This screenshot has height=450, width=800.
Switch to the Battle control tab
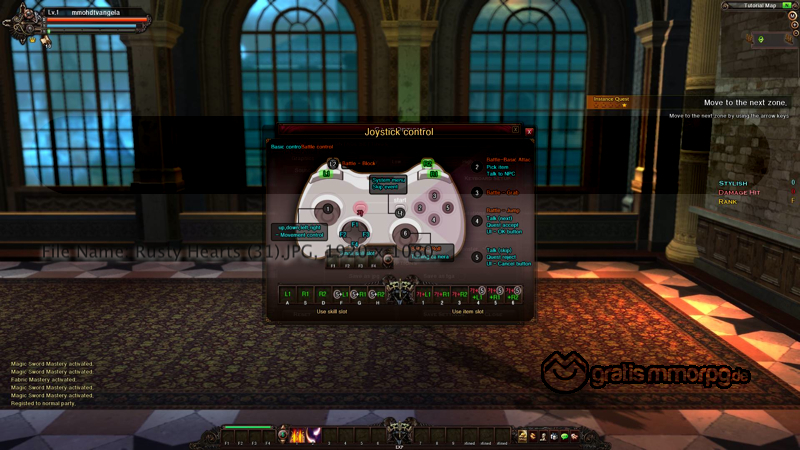coord(316,147)
